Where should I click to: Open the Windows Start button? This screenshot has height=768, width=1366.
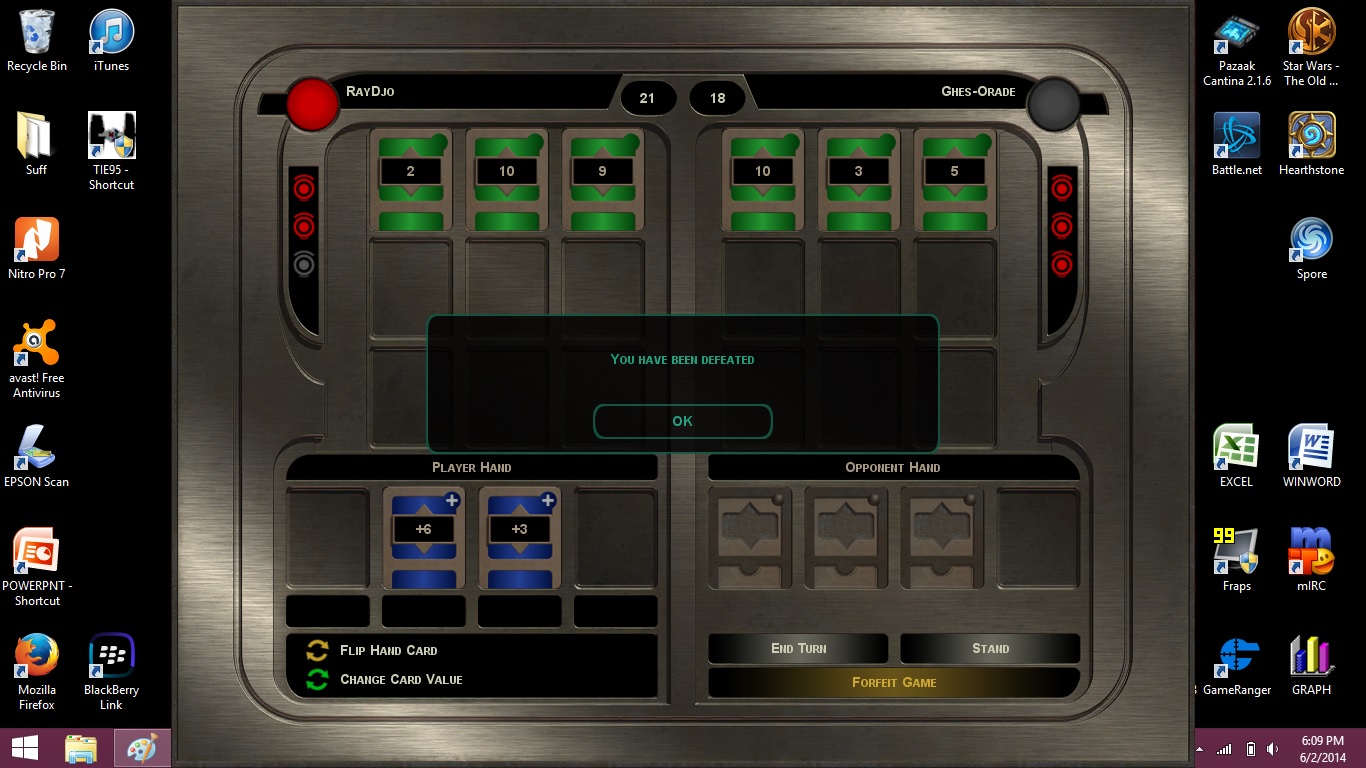tap(25, 747)
